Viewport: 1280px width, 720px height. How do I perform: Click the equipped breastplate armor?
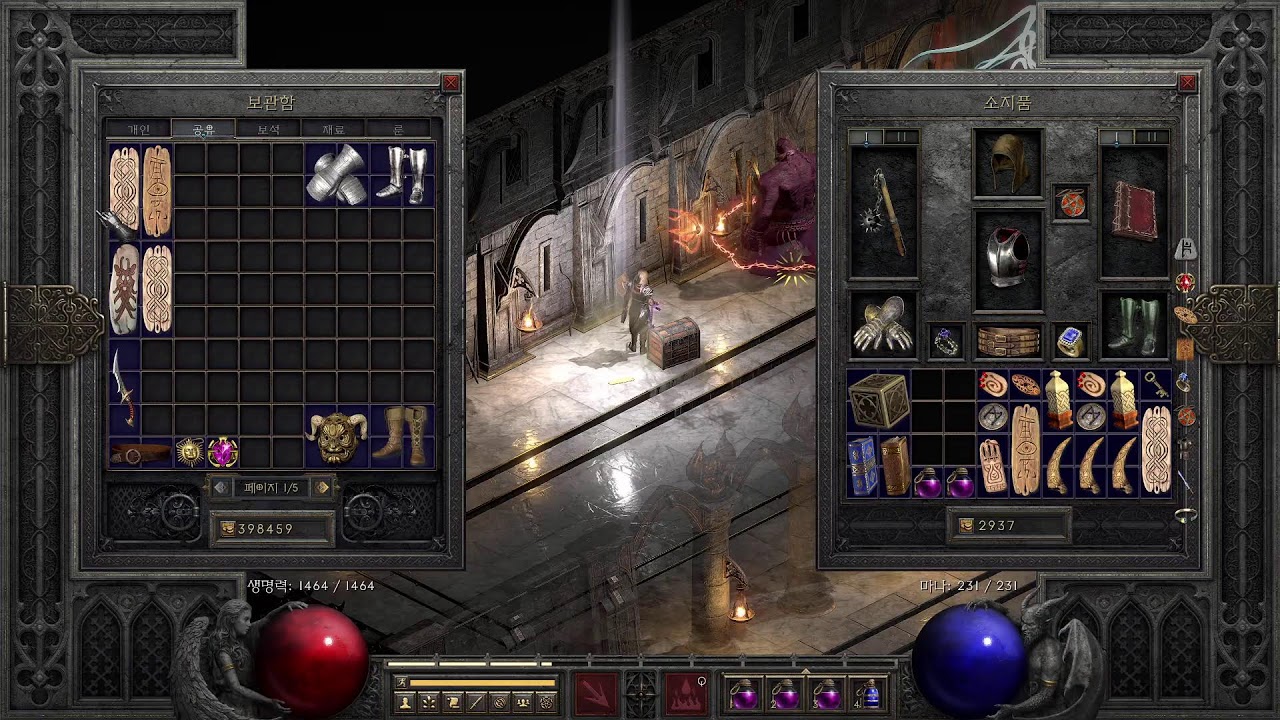(1007, 260)
